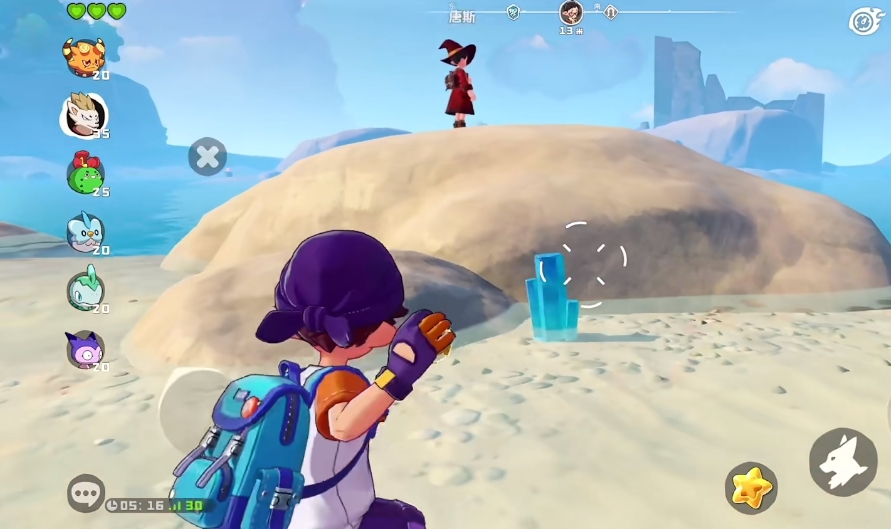Screen dimensions: 891x529
Task: Tap the yellow star button
Action: click(751, 488)
